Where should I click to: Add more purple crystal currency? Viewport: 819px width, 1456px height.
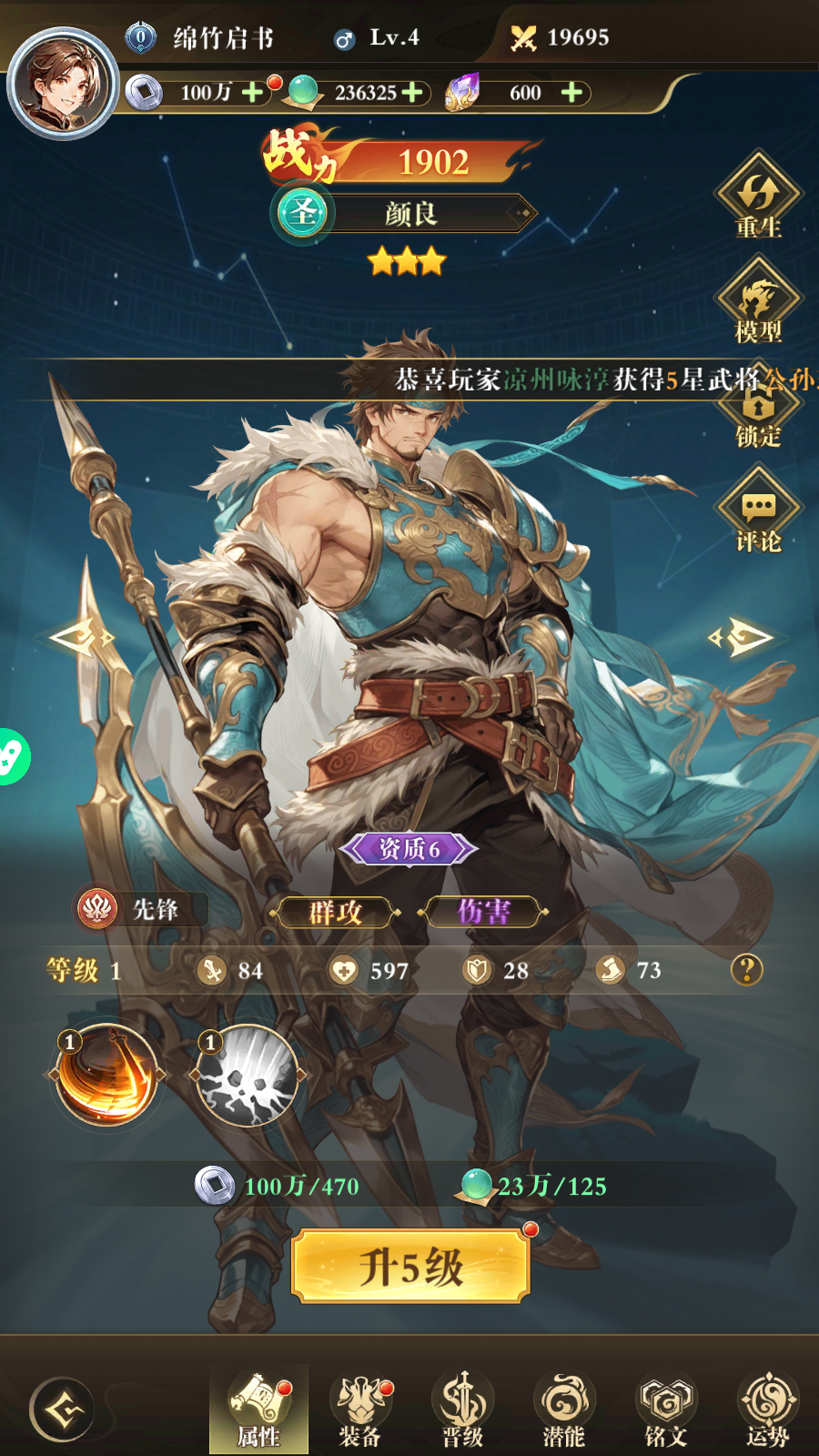click(571, 93)
